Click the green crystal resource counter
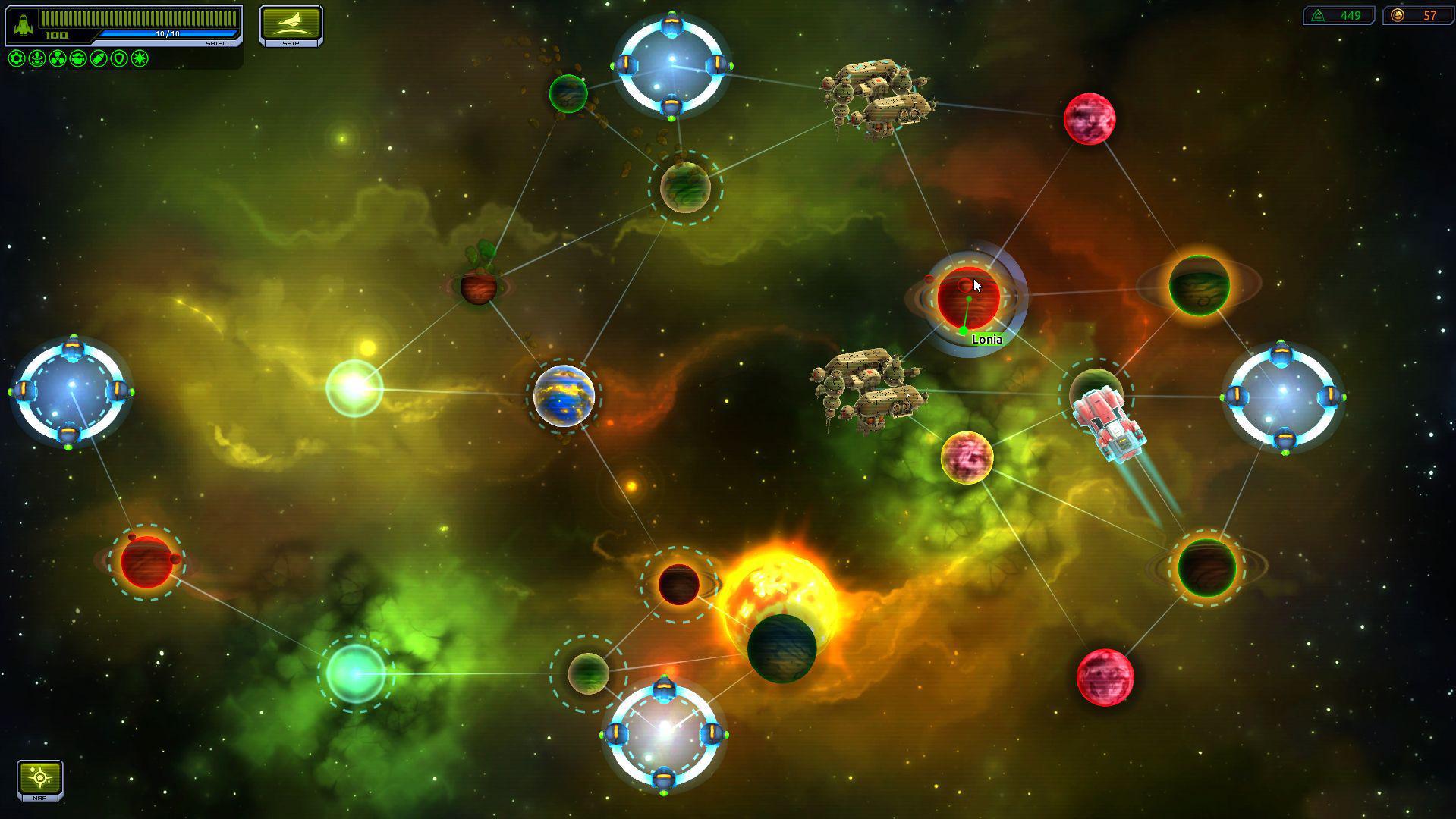Screen dimensions: 1456x819 click(x=1340, y=14)
